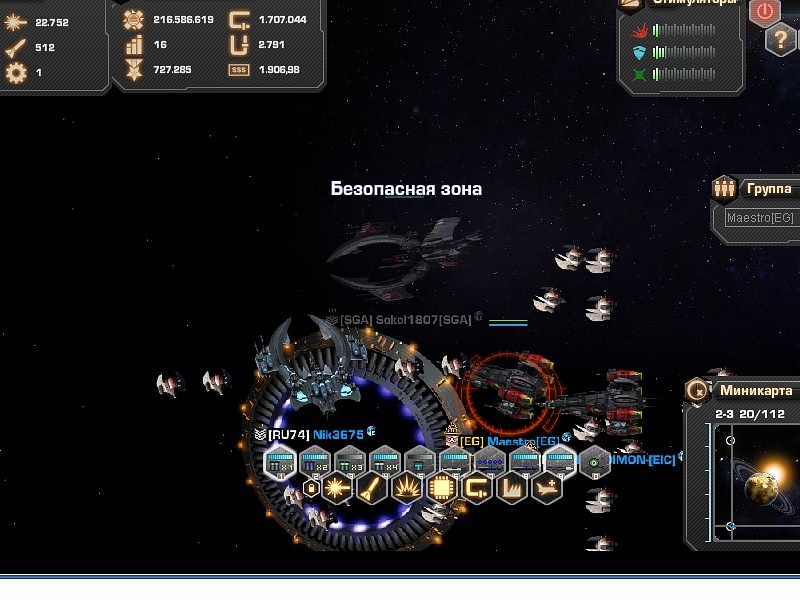Open the factory-shaped category icon
This screenshot has width=800, height=600.
[511, 489]
